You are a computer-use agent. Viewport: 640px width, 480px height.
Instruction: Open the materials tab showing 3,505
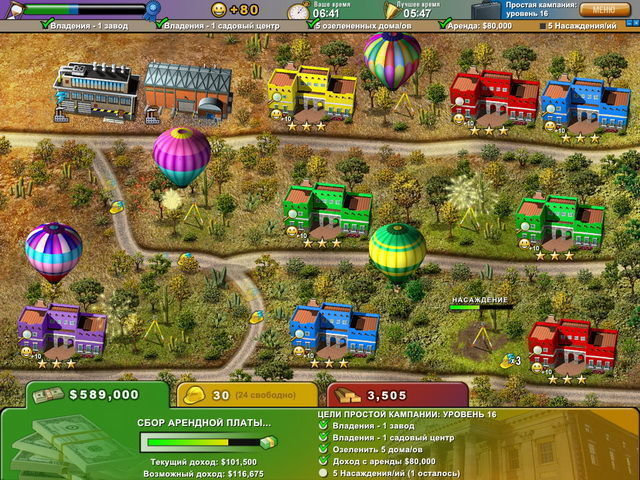coord(383,395)
